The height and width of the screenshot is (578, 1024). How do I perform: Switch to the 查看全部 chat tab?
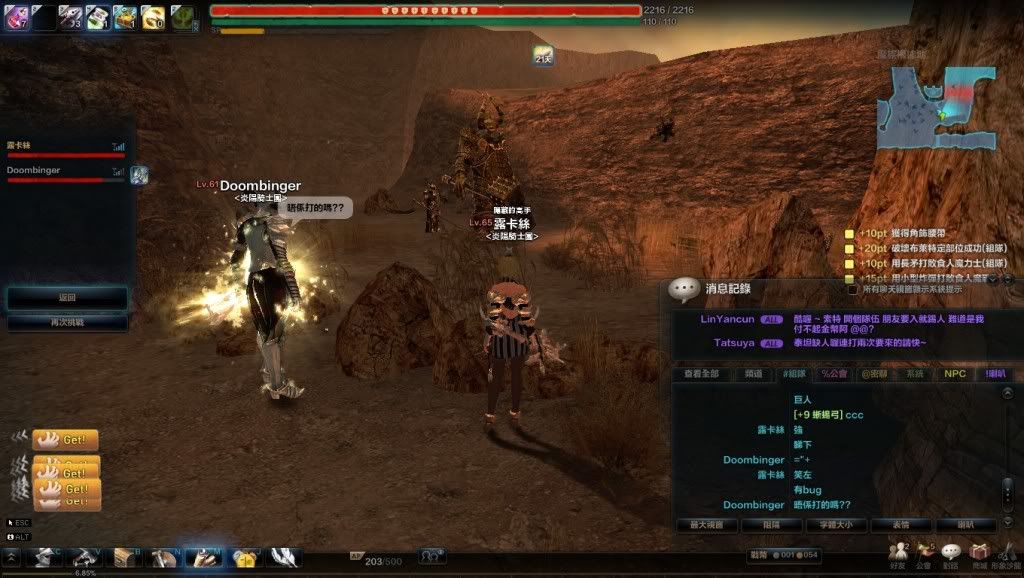tap(702, 374)
